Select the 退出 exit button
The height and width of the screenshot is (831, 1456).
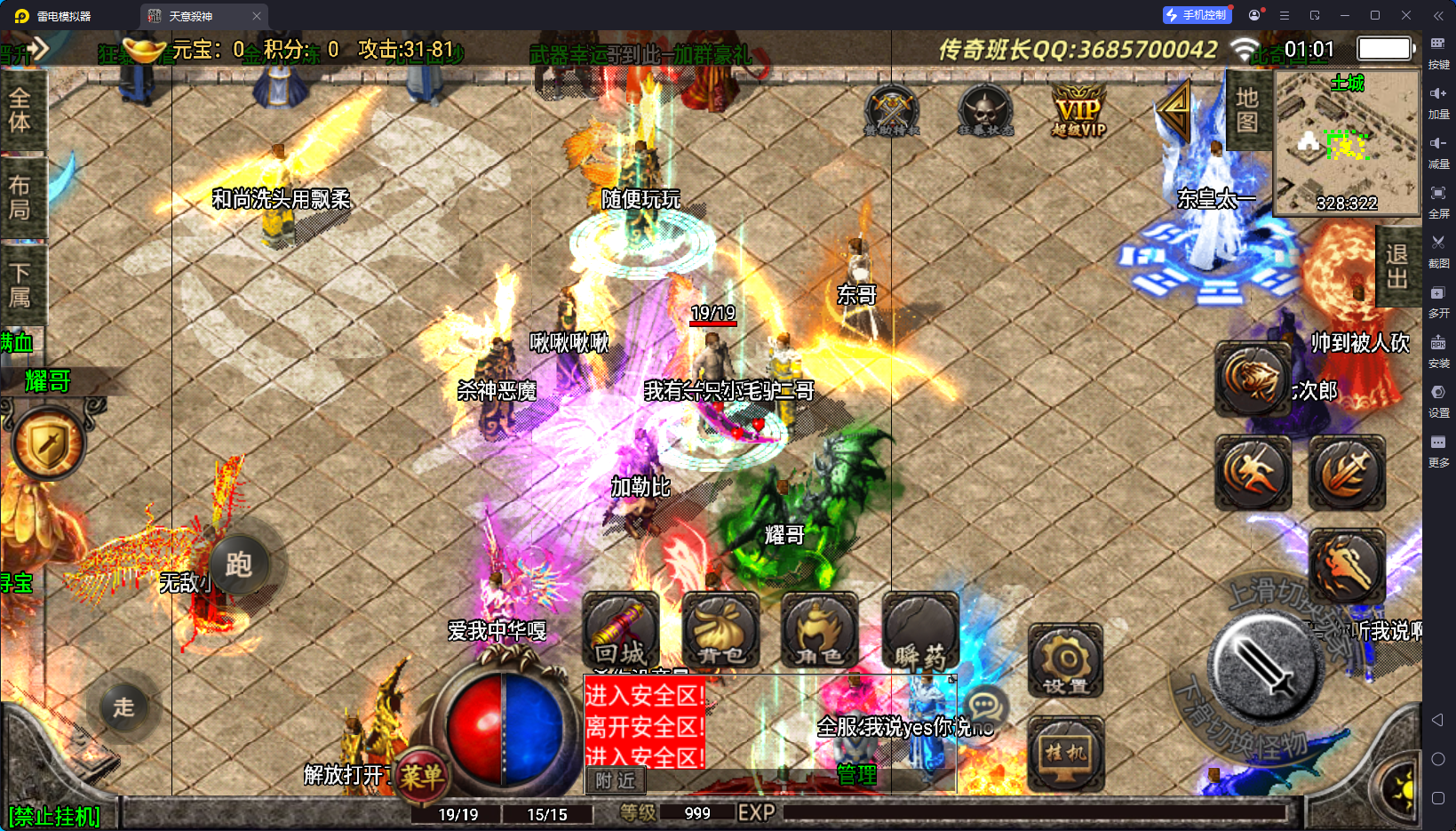point(1396,266)
